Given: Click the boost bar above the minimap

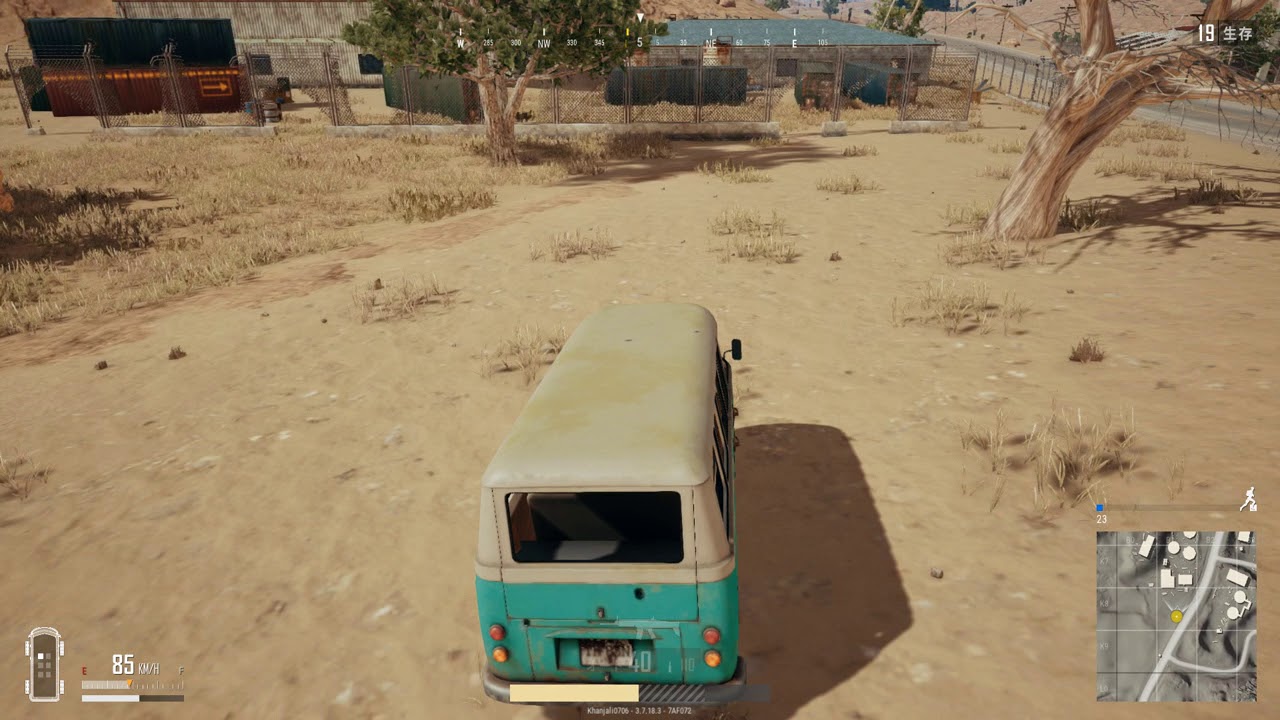Looking at the screenshot, I should point(1170,505).
